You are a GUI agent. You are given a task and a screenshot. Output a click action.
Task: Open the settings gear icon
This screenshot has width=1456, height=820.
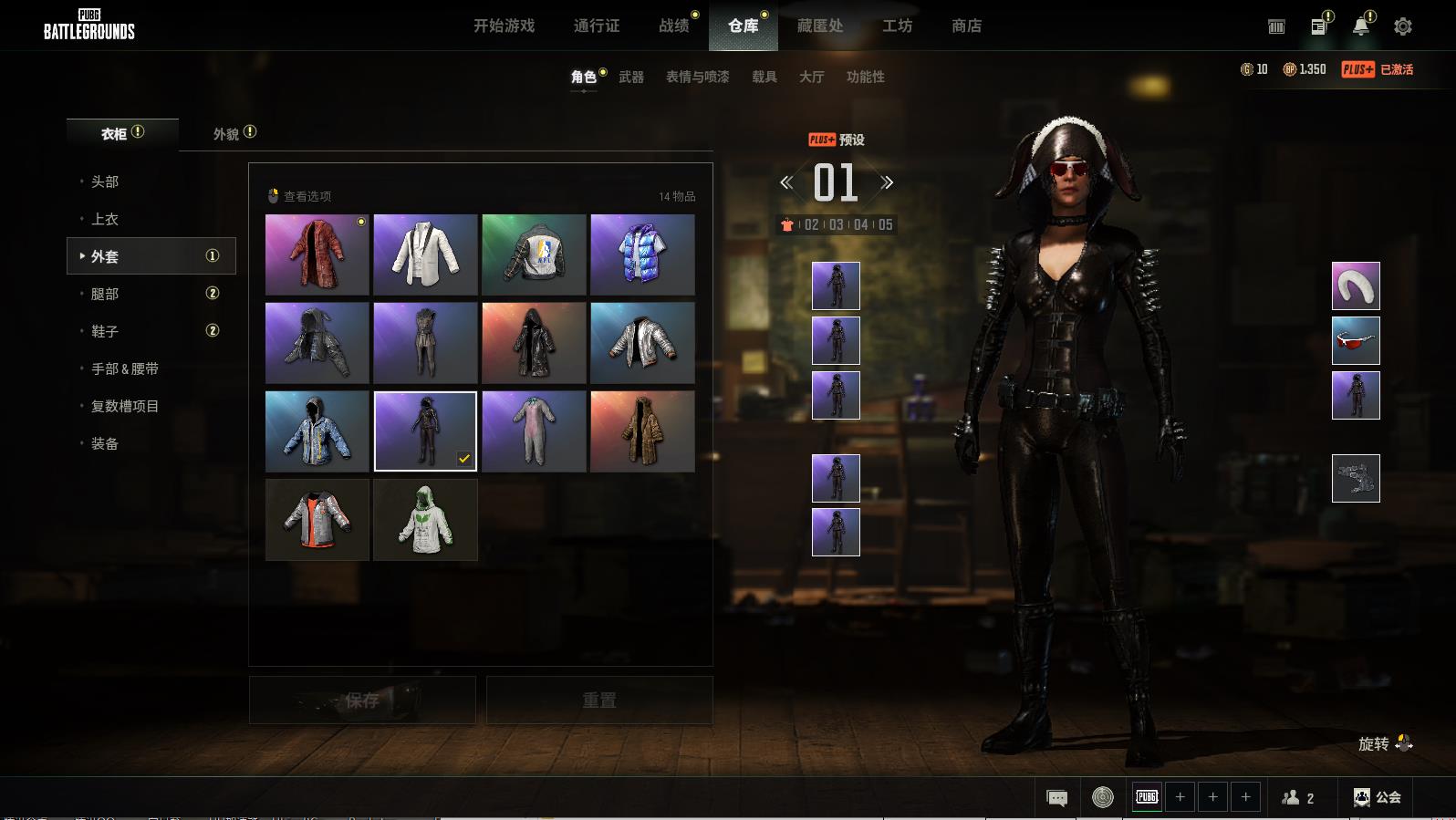[1403, 26]
